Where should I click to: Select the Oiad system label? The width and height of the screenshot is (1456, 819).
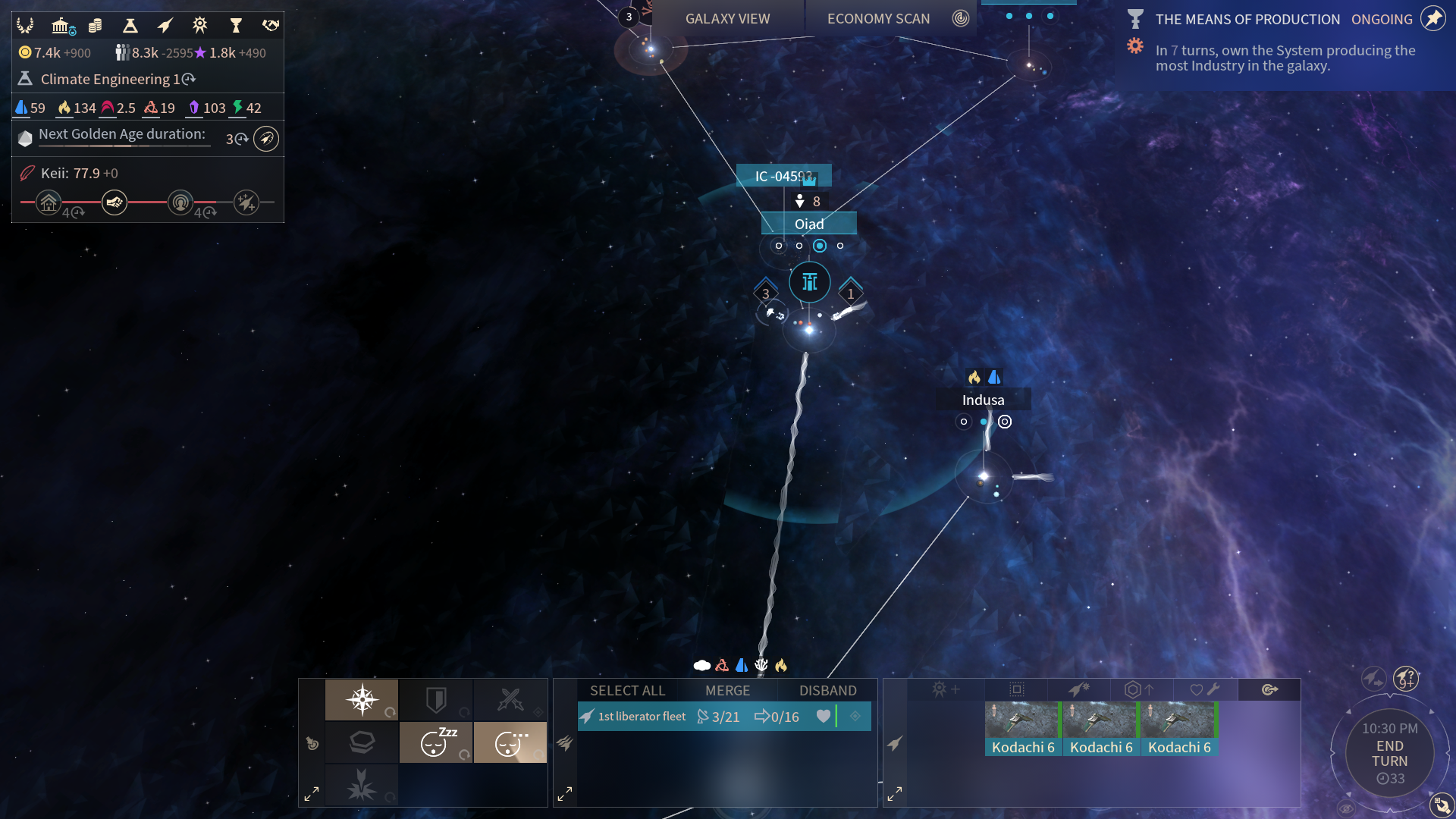point(808,224)
